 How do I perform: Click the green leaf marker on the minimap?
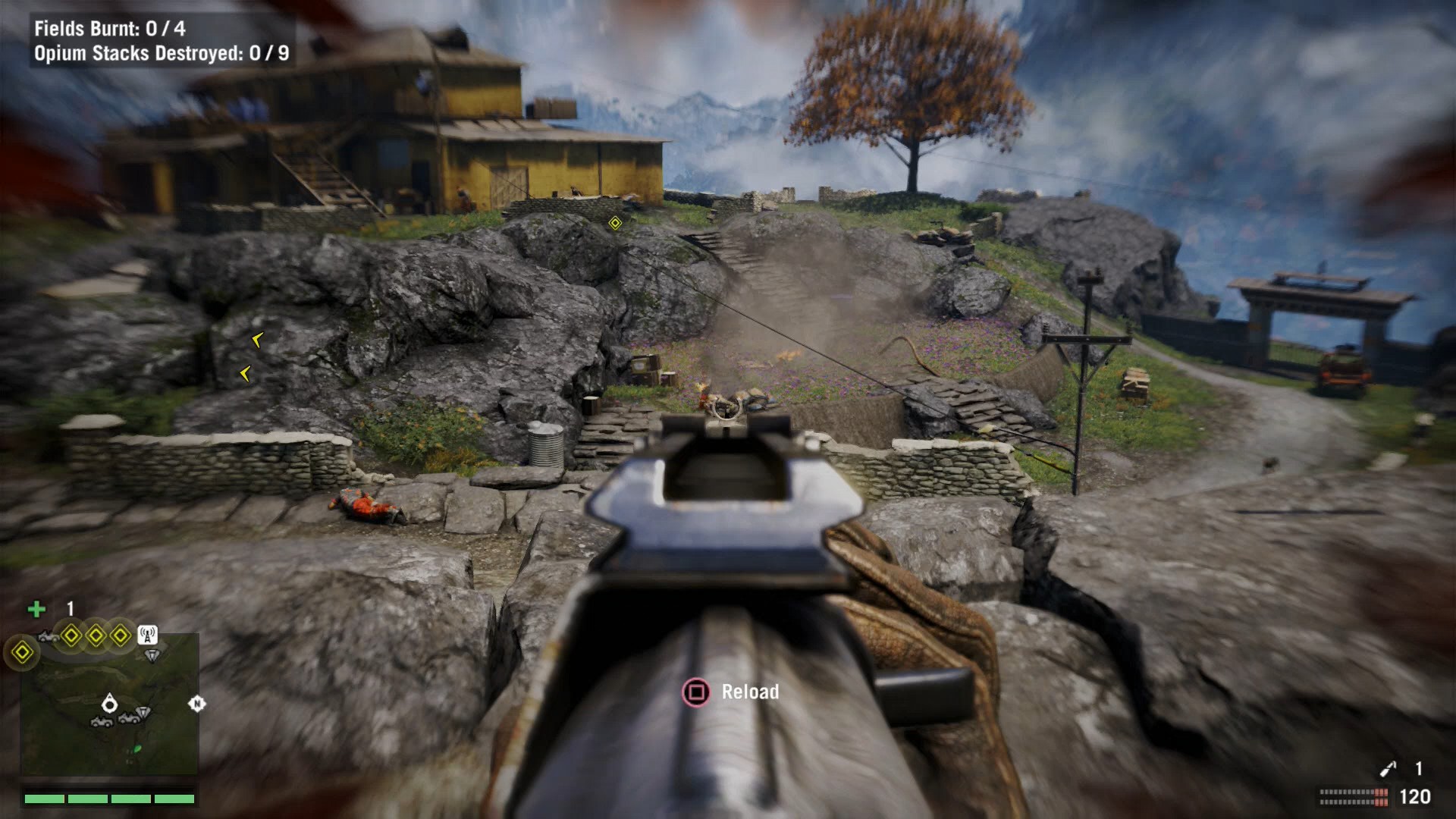coord(137,748)
